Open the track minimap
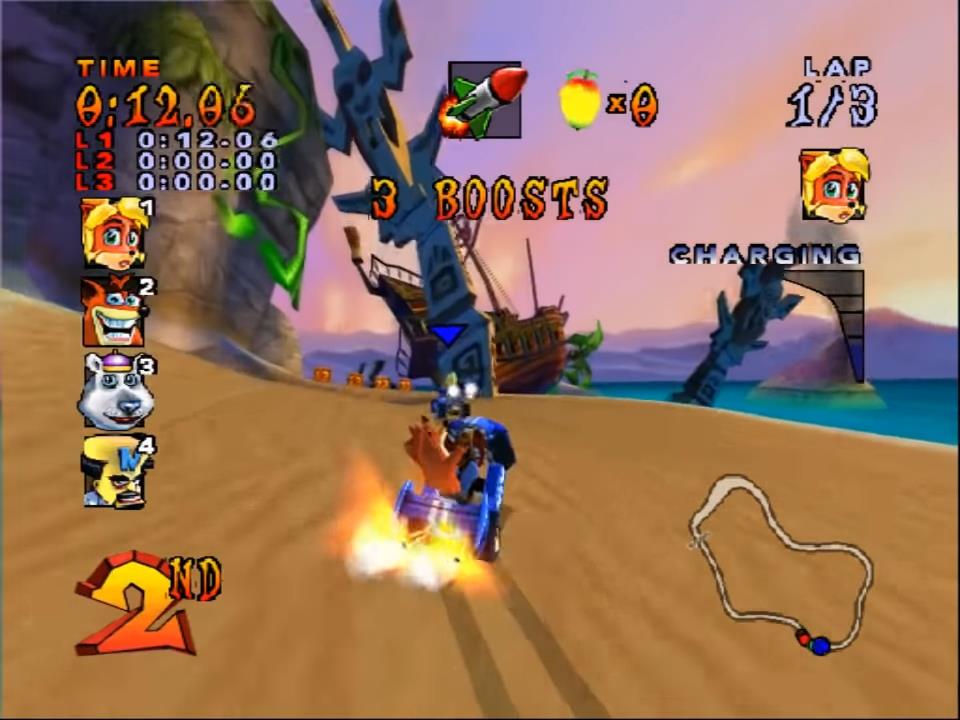The width and height of the screenshot is (960, 720). tap(781, 565)
